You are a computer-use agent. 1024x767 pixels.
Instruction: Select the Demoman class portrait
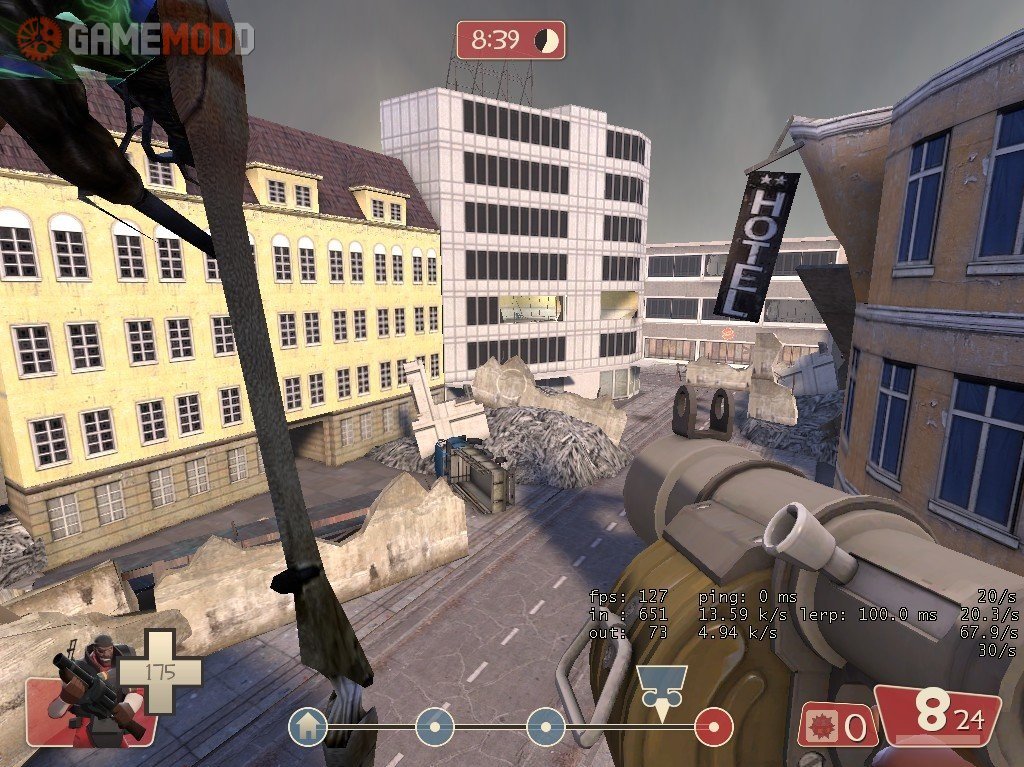[98, 688]
